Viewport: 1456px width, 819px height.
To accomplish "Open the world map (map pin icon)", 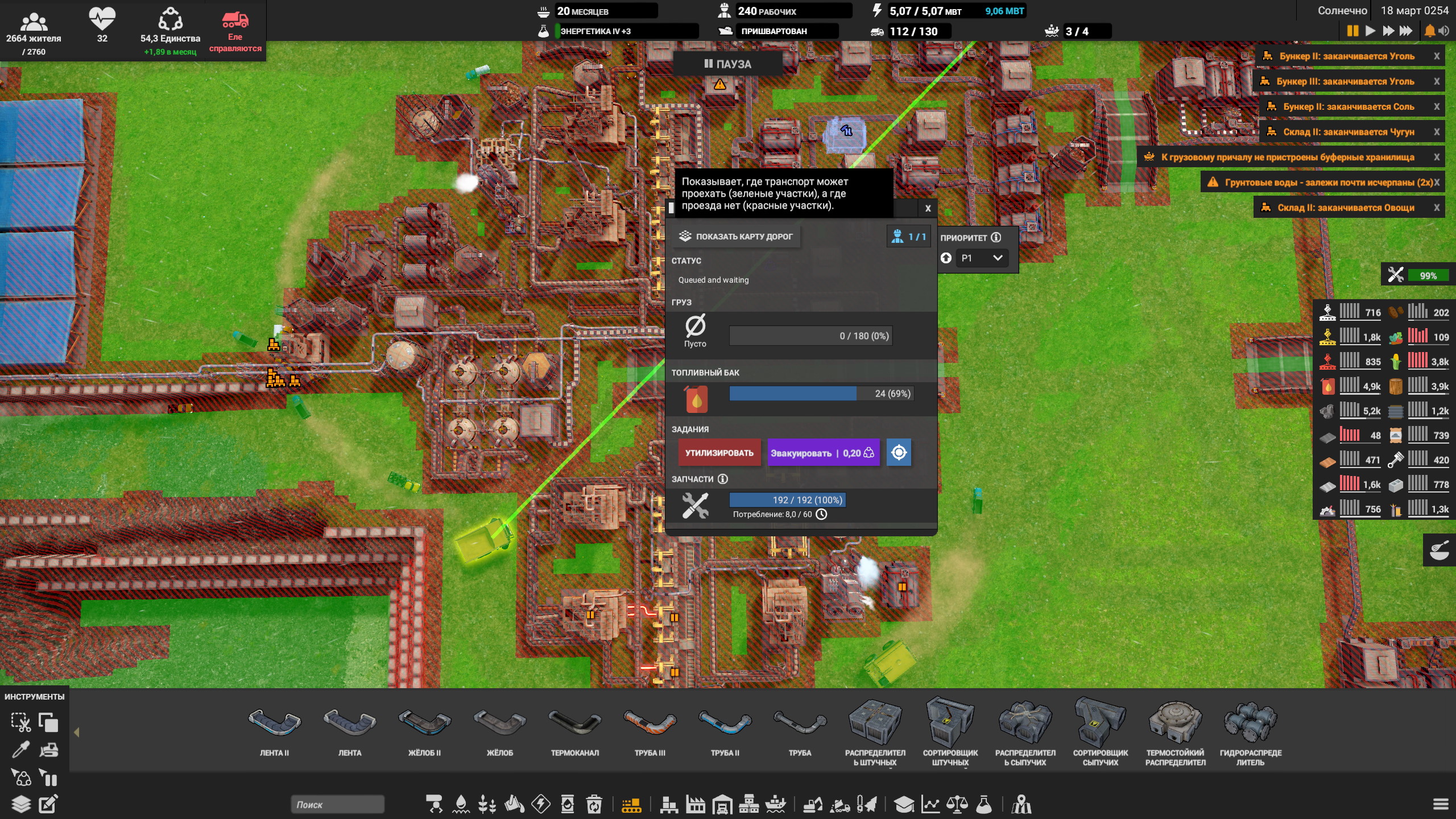I will [1022, 805].
